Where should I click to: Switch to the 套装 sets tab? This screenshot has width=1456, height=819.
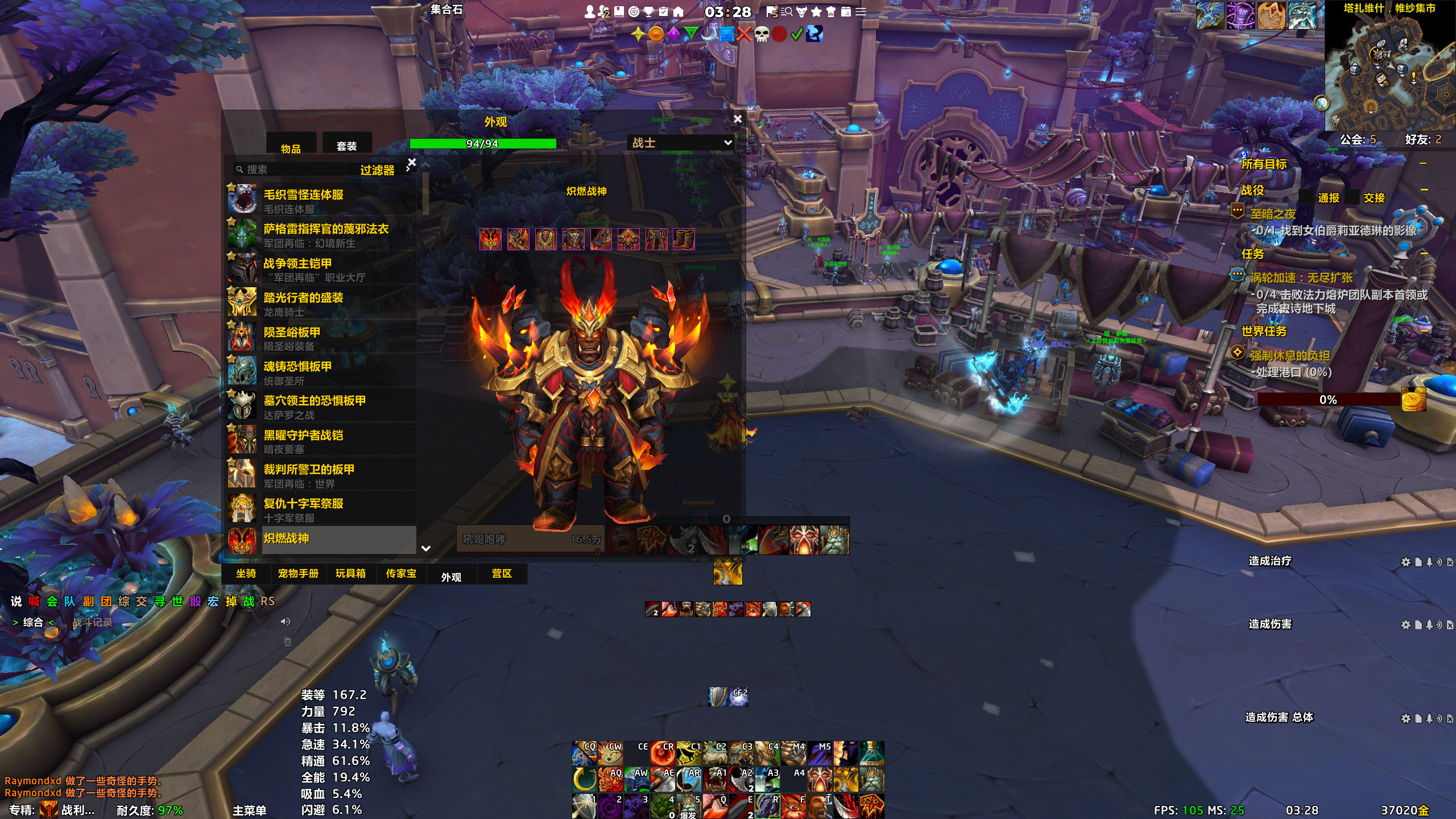coord(346,146)
